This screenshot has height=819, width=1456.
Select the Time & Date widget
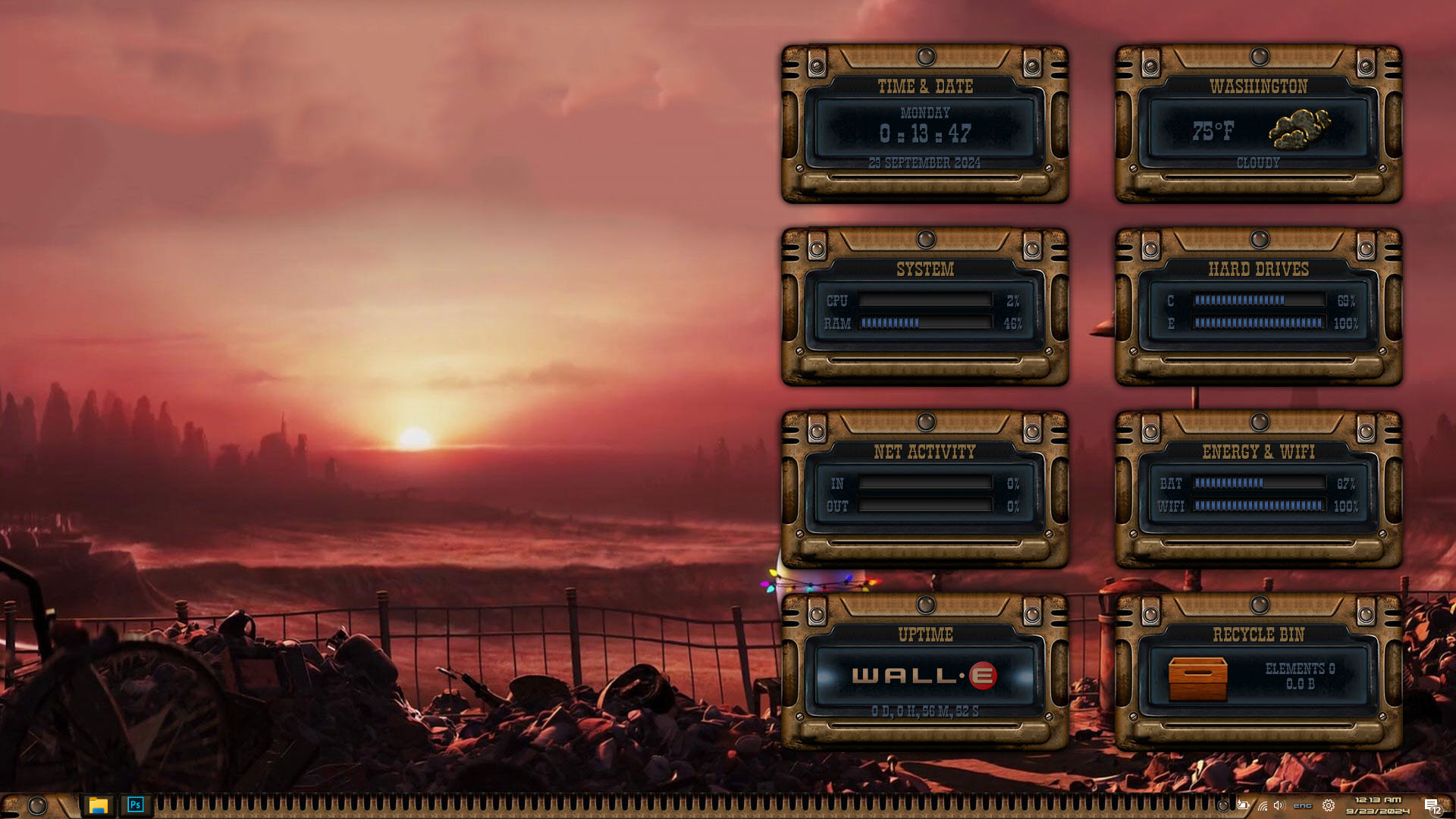coord(924,124)
